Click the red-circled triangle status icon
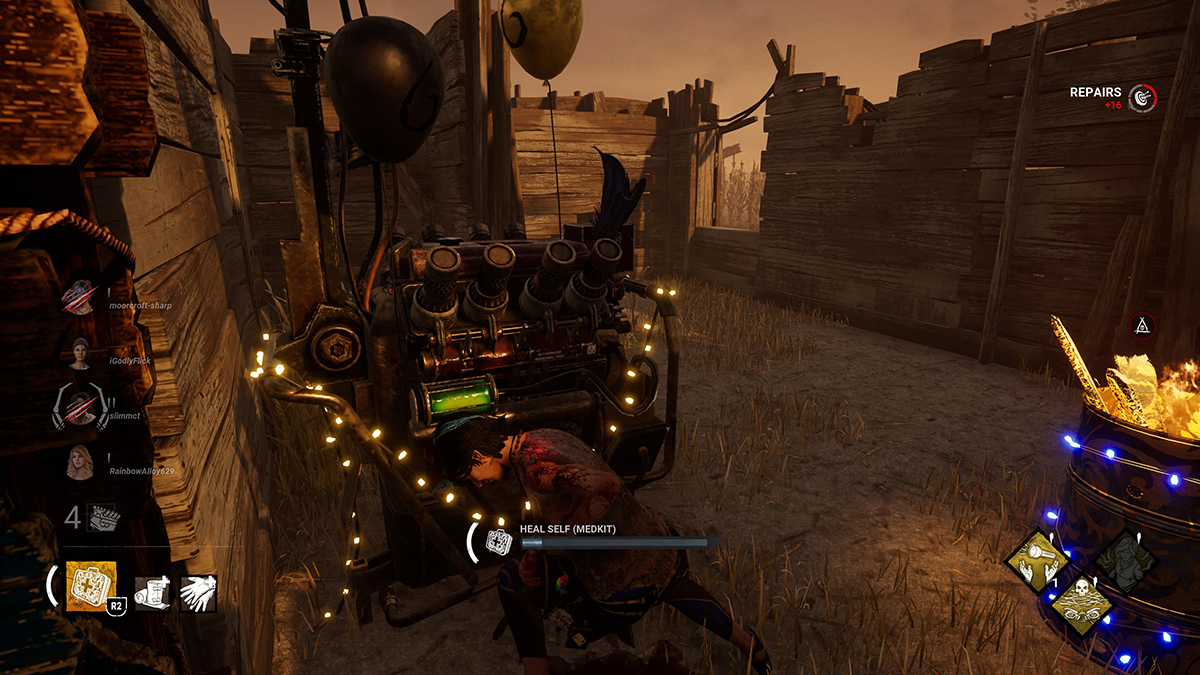Viewport: 1200px width, 675px height. pos(1143,325)
